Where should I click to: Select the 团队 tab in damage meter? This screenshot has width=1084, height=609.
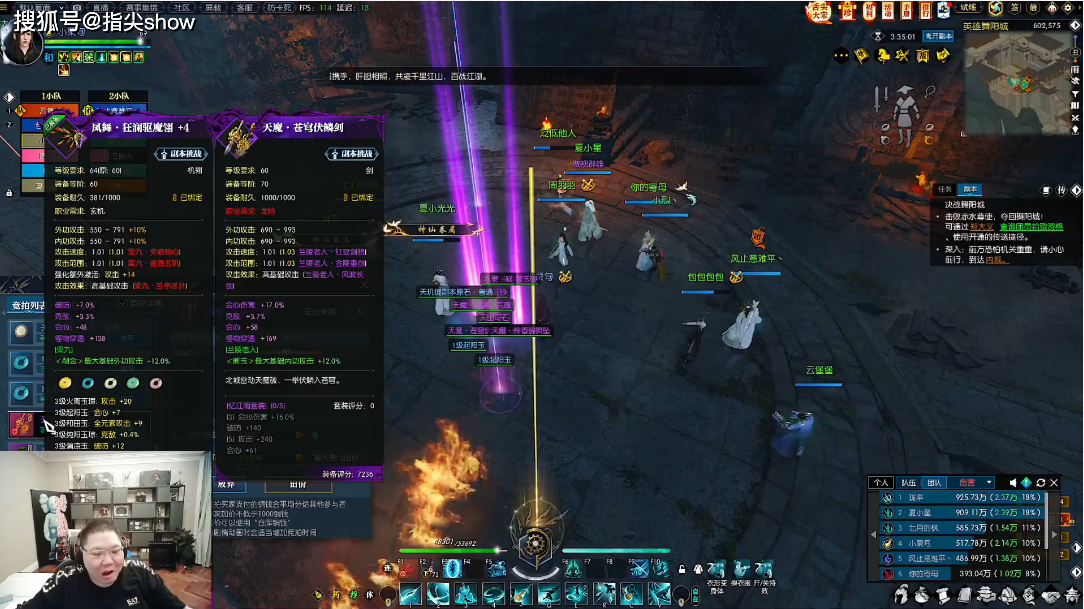[934, 482]
